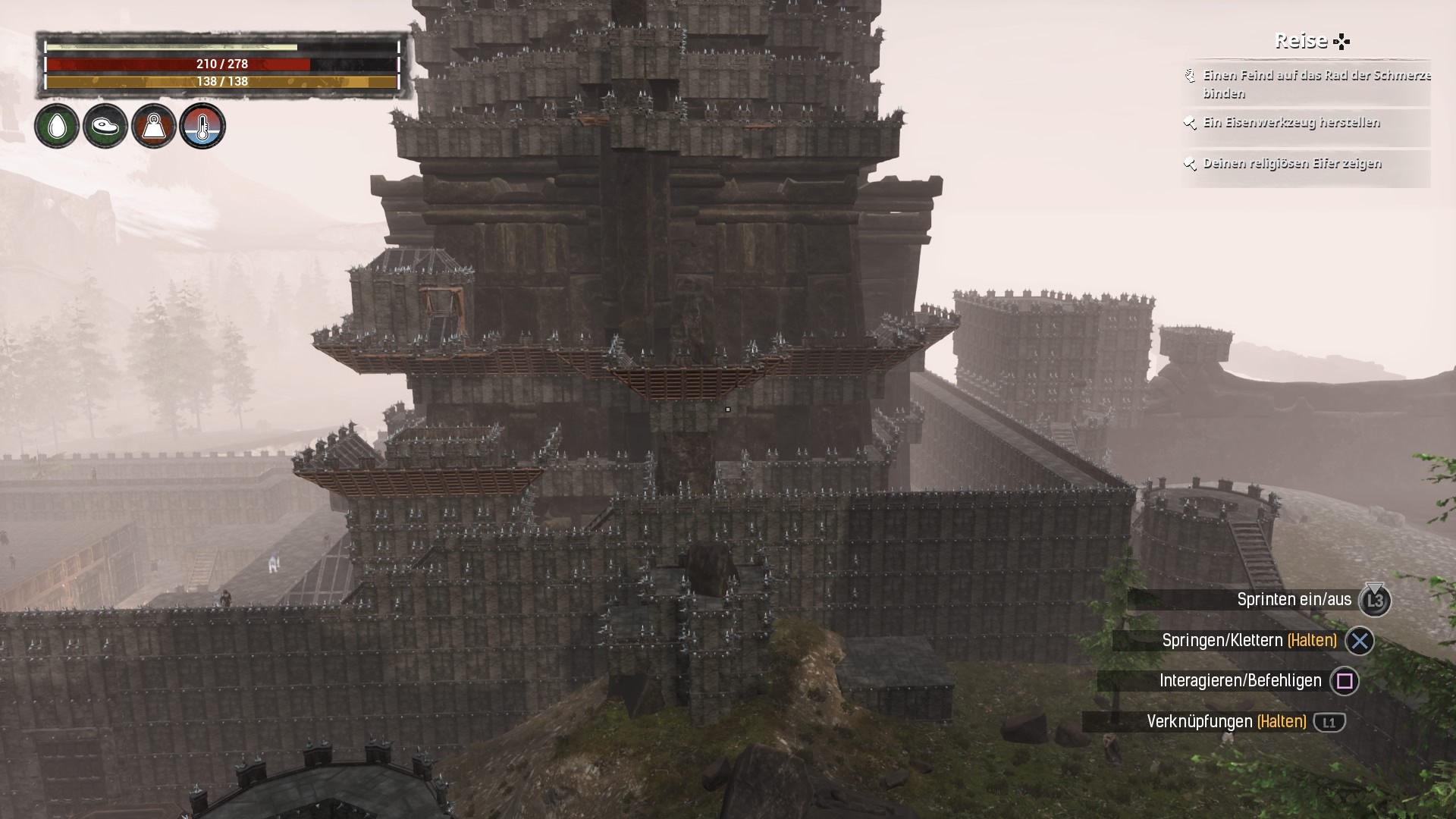
Task: Select the thermometer temperature icon
Action: click(x=202, y=126)
